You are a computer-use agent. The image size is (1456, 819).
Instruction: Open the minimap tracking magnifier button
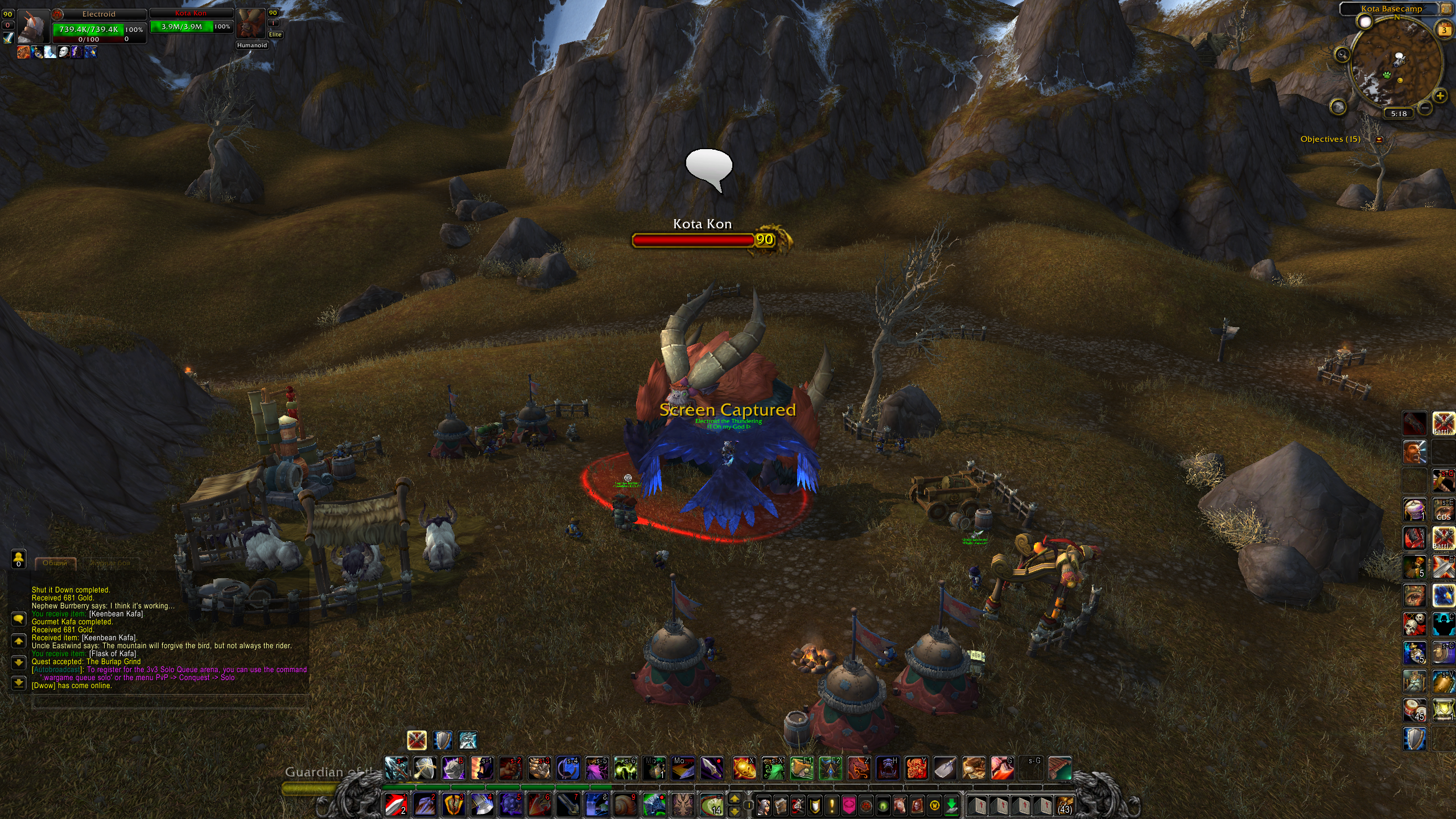pyautogui.click(x=1342, y=55)
